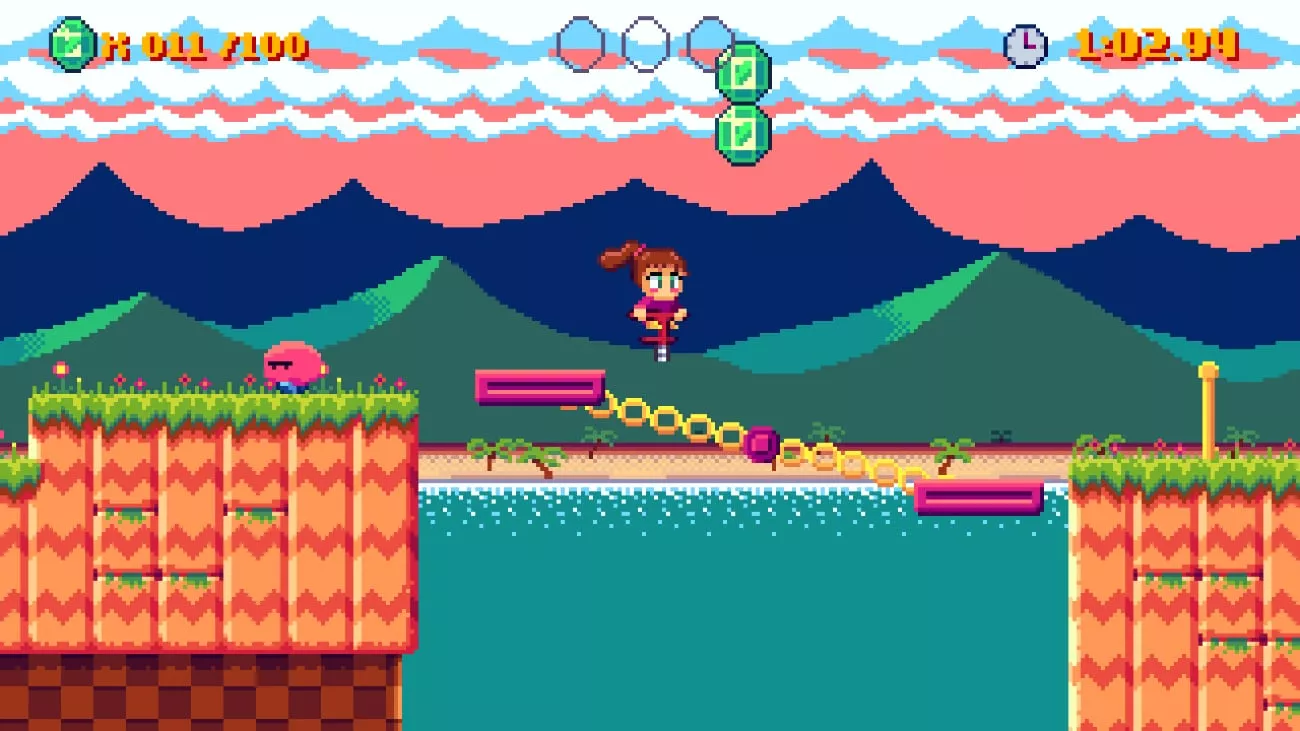Image resolution: width=1300 pixels, height=731 pixels.
Task: Click the purple gem on the ring chain
Action: point(762,441)
